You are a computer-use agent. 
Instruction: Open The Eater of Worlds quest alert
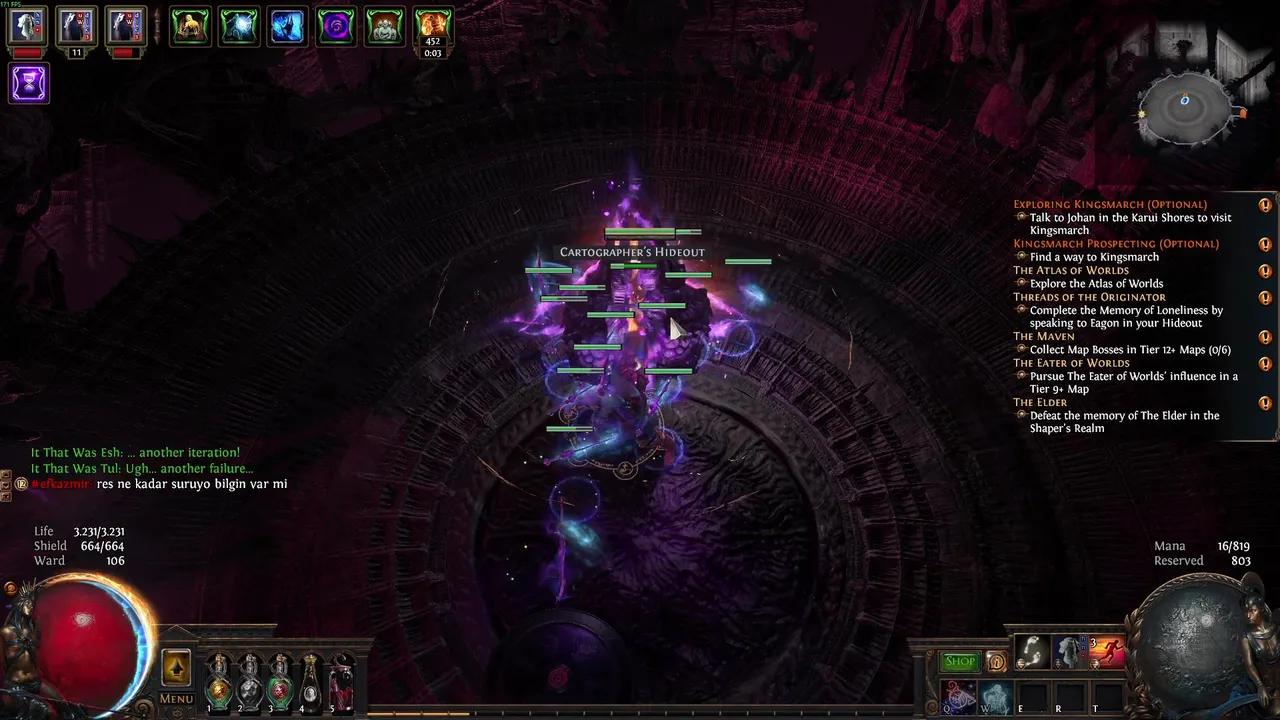click(x=1265, y=363)
